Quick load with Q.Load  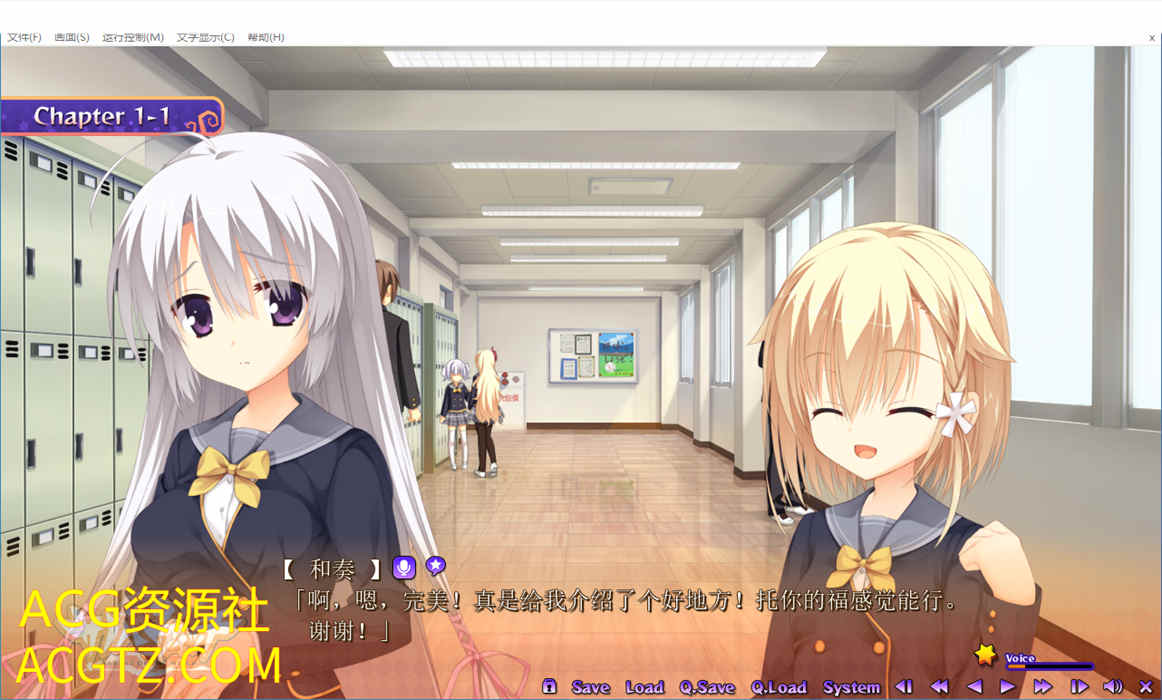tap(779, 687)
